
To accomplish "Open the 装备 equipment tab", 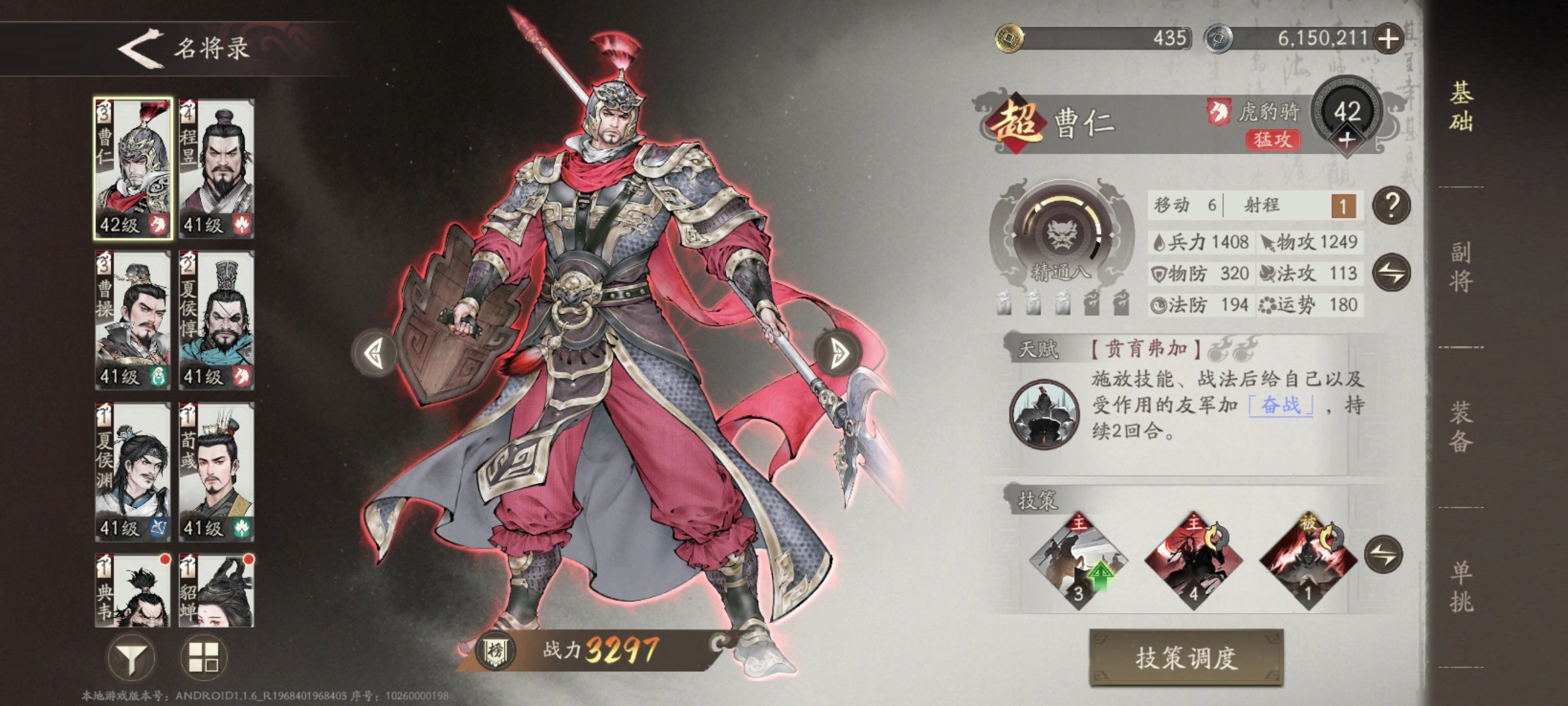I will [x=1461, y=426].
